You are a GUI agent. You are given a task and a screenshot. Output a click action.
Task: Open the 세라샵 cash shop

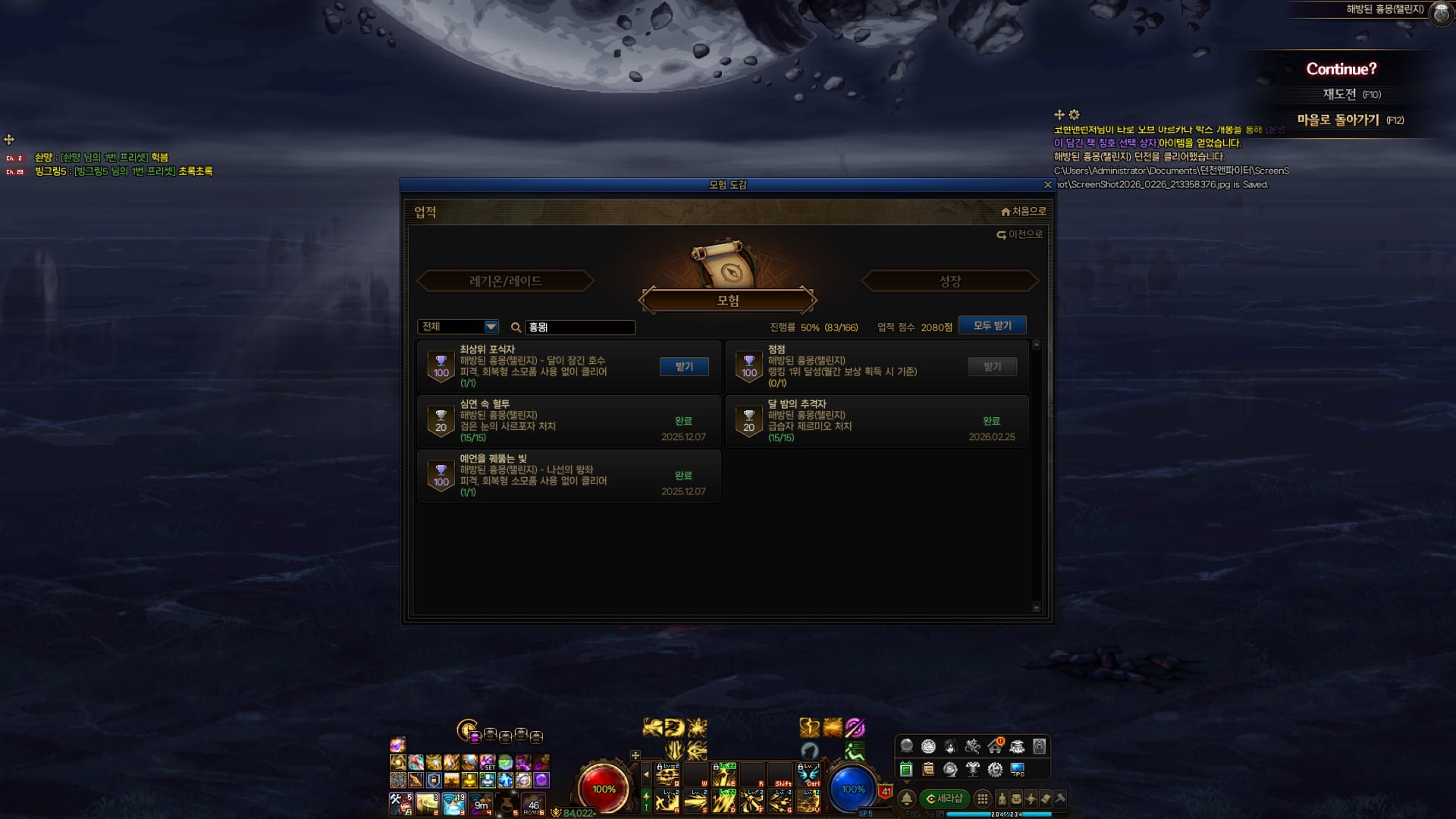pyautogui.click(x=944, y=799)
